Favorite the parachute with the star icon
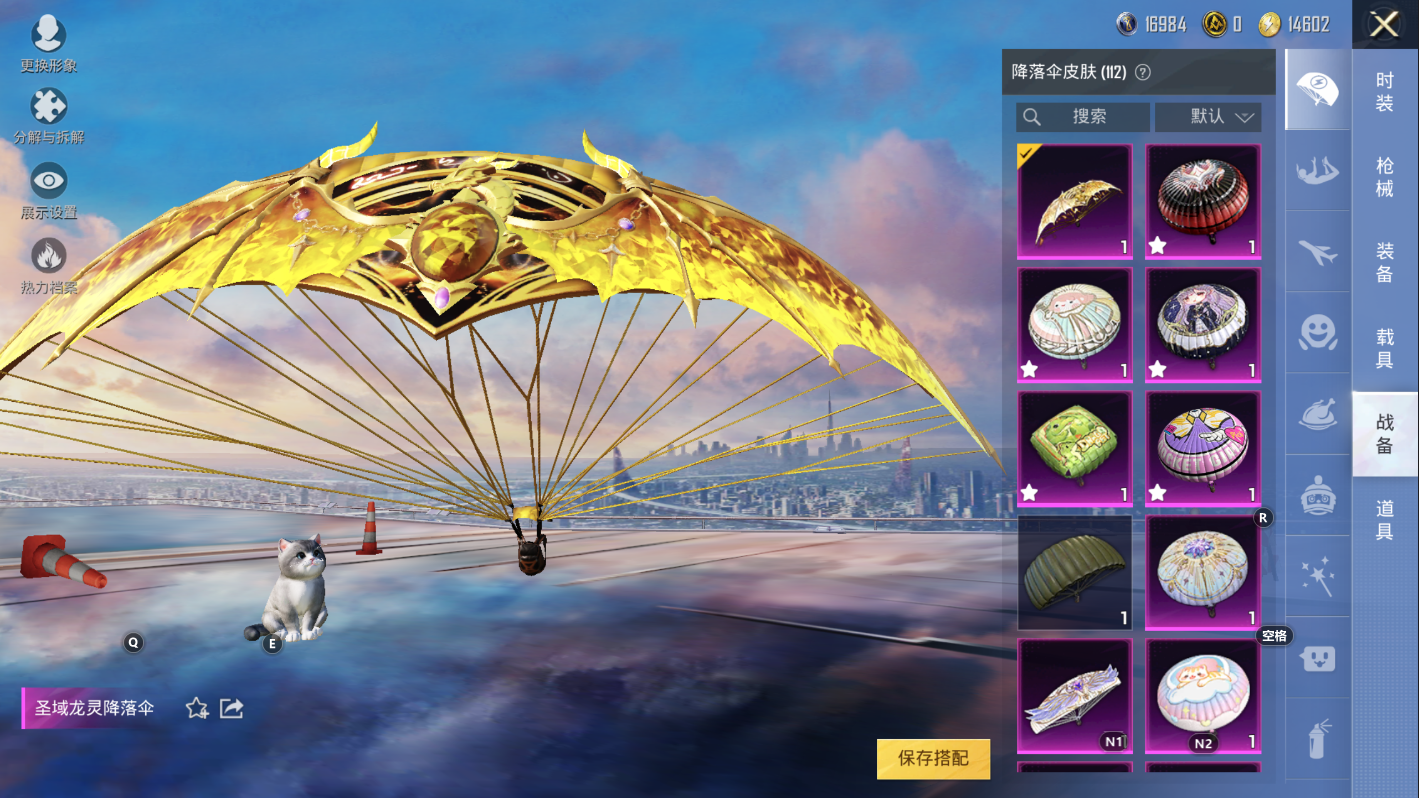The height and width of the screenshot is (798, 1419). [197, 709]
